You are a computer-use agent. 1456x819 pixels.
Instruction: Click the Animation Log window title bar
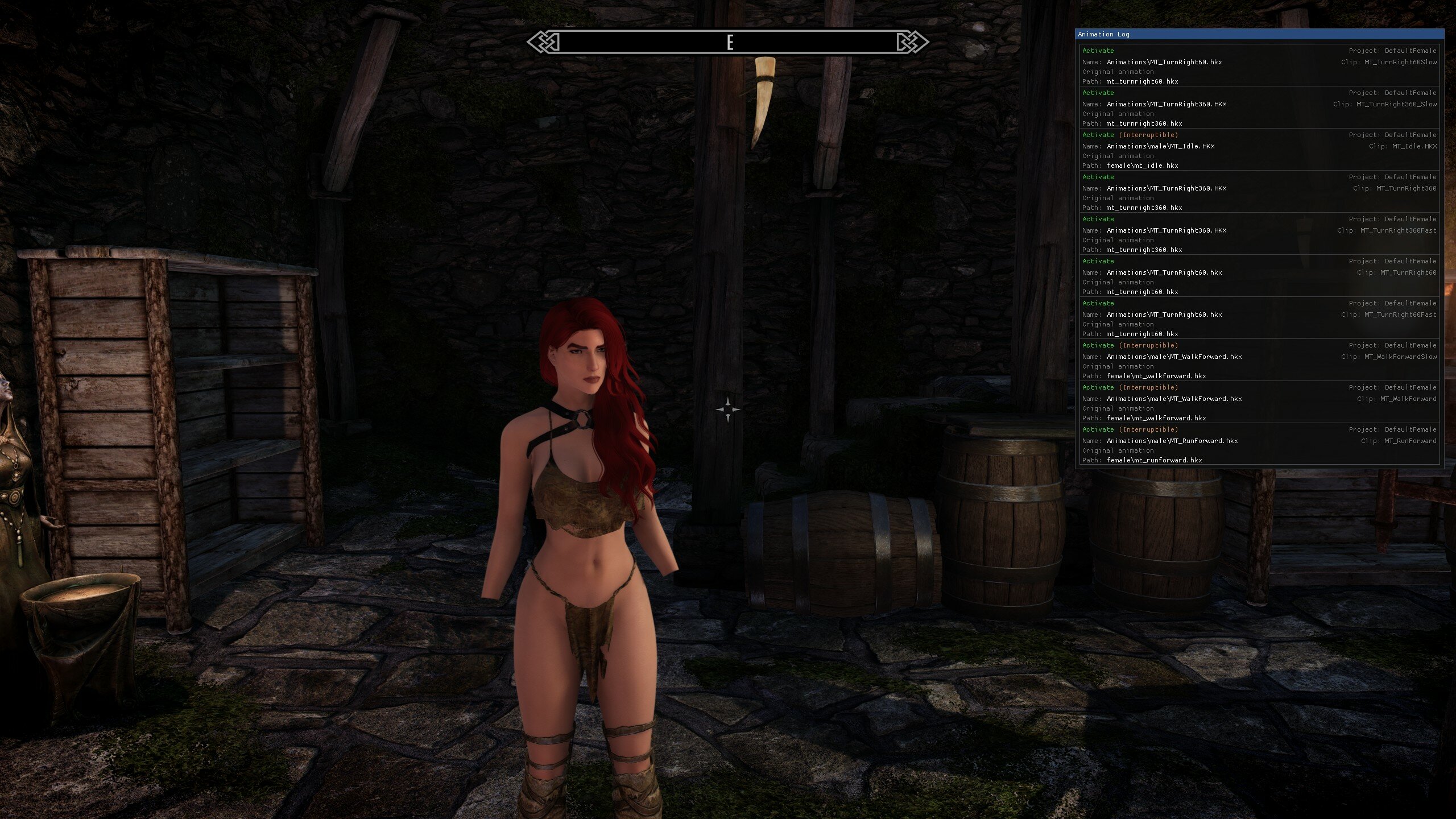coord(1259,34)
